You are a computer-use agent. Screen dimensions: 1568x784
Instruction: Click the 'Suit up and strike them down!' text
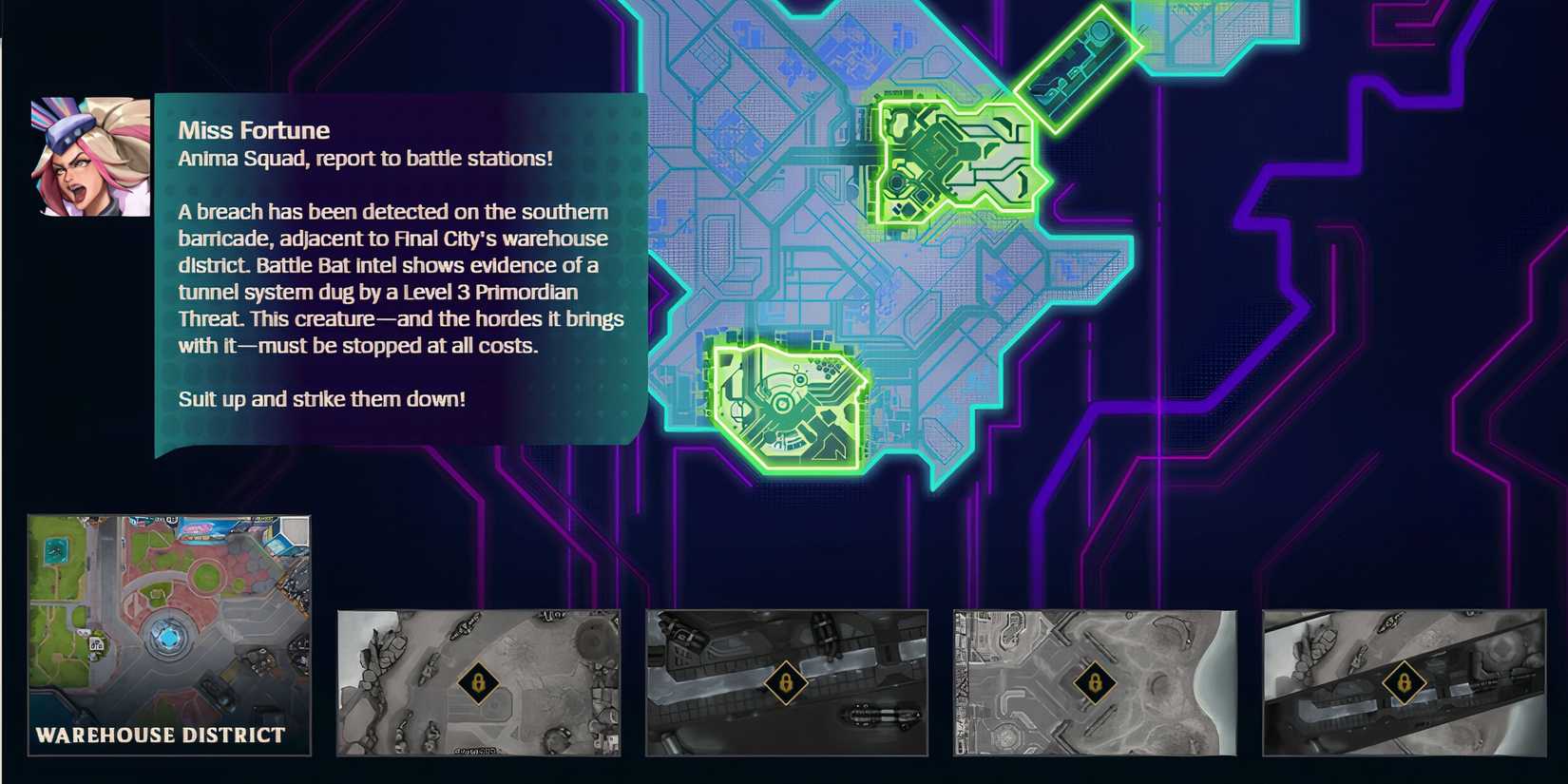pyautogui.click(x=322, y=399)
